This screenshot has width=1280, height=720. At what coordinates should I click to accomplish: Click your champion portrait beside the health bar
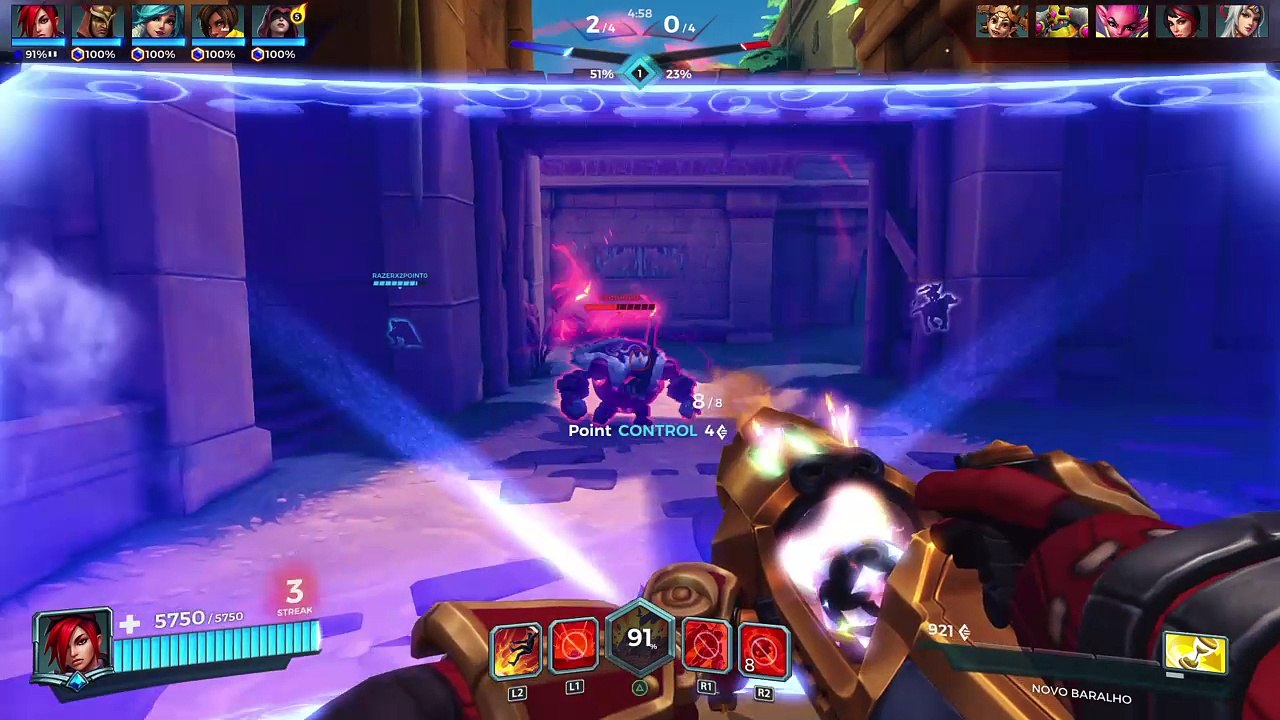click(73, 645)
